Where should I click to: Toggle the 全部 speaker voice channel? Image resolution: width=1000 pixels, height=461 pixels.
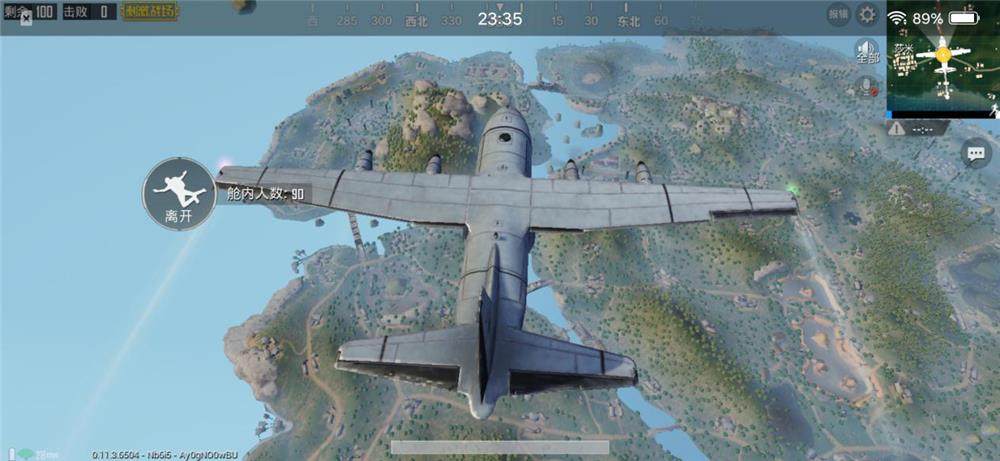[867, 51]
